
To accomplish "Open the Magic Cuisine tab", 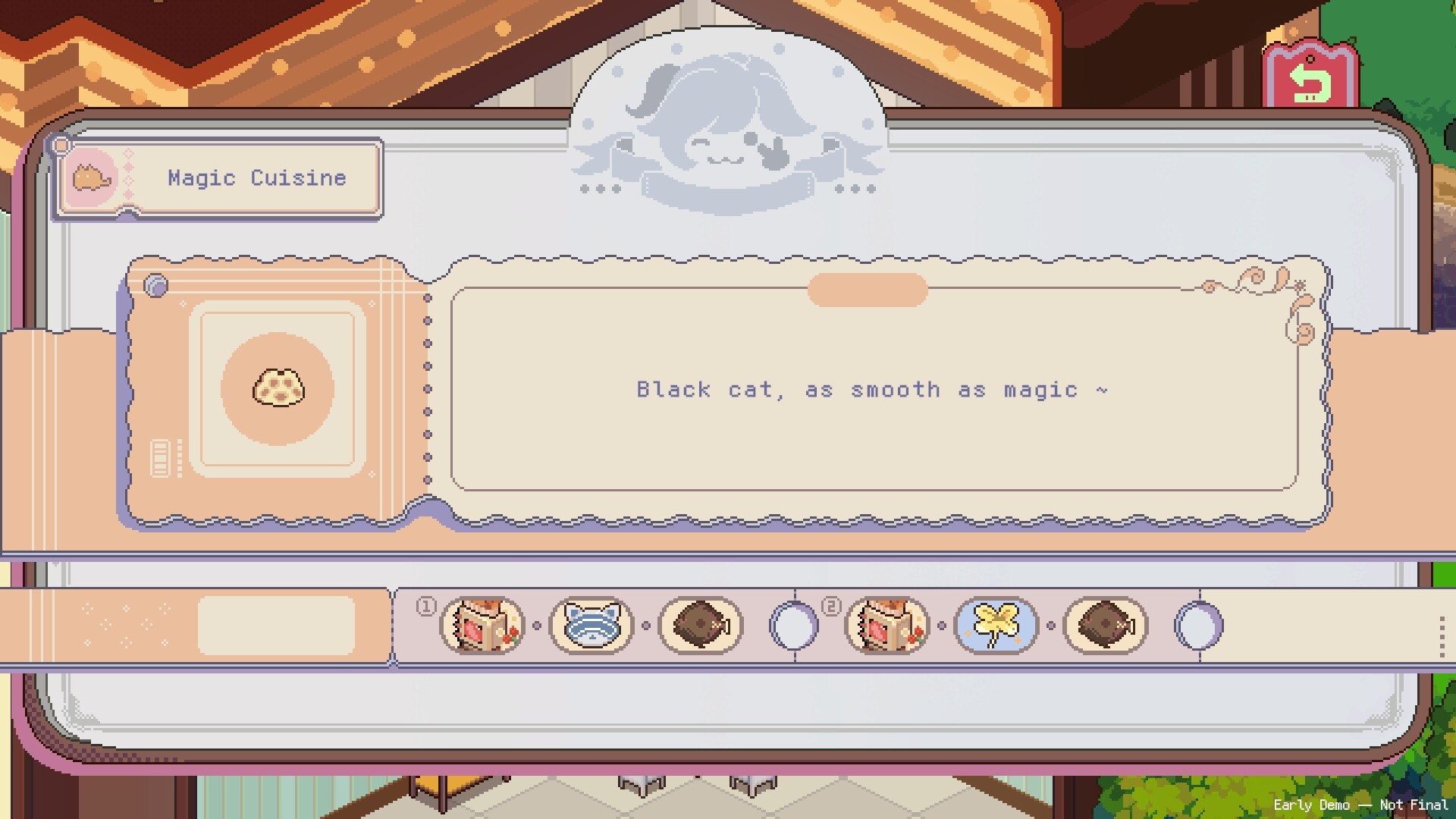I will point(218,178).
